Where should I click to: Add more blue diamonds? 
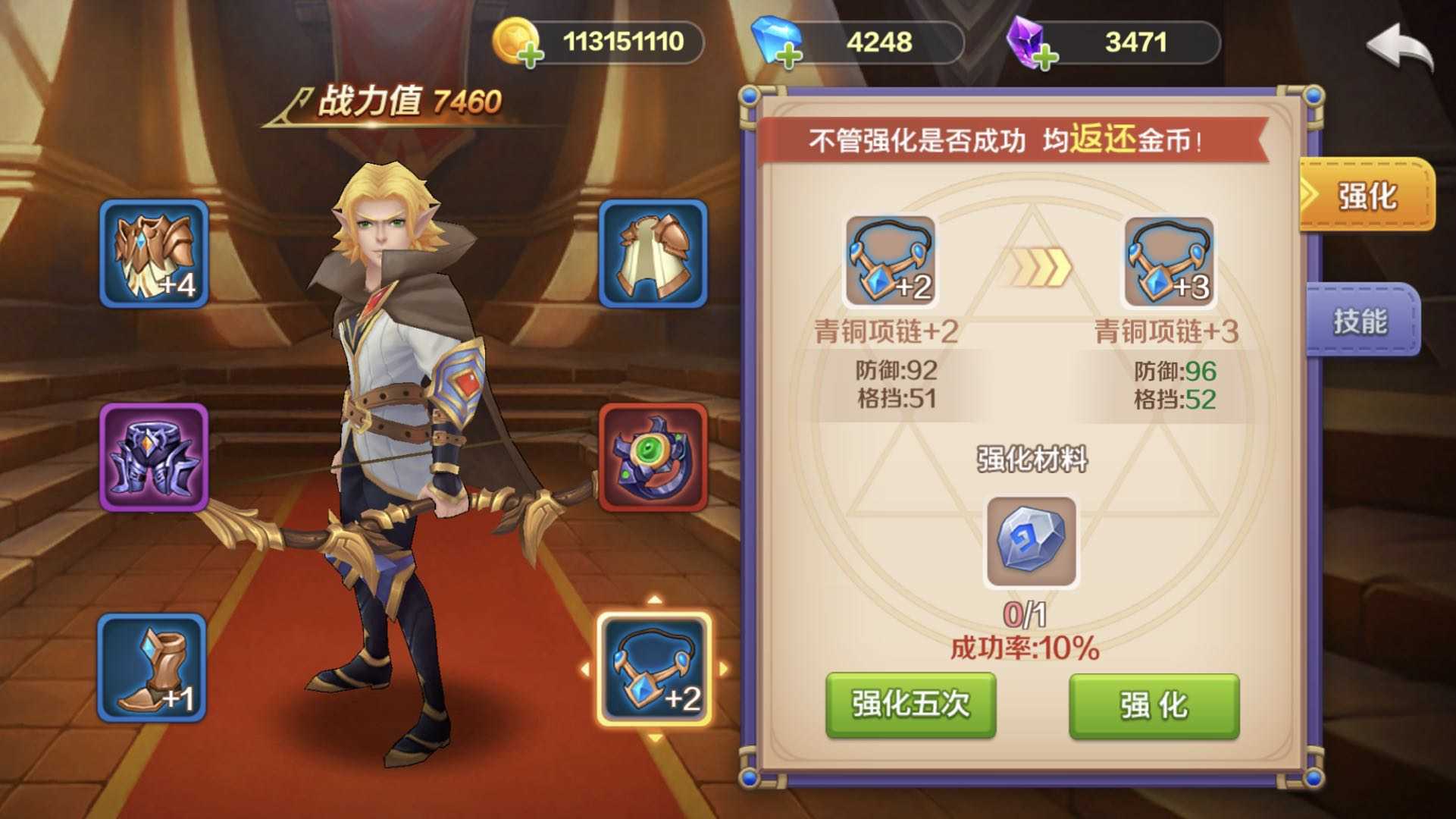pyautogui.click(x=789, y=55)
